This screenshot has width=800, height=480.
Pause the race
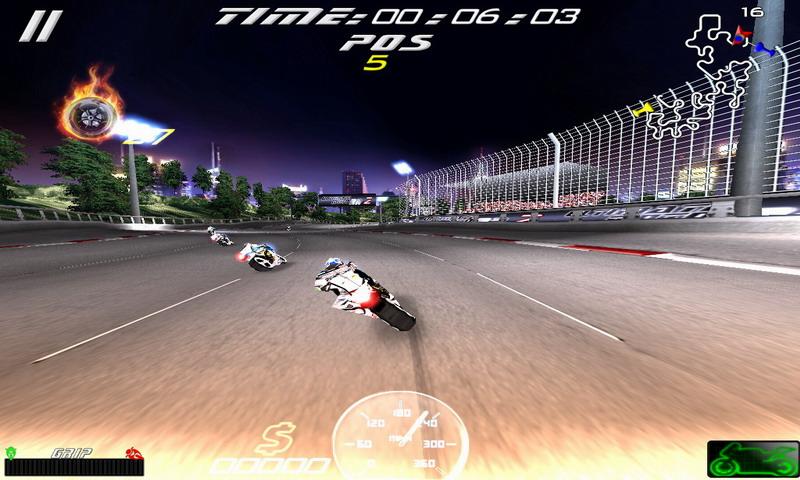41,25
